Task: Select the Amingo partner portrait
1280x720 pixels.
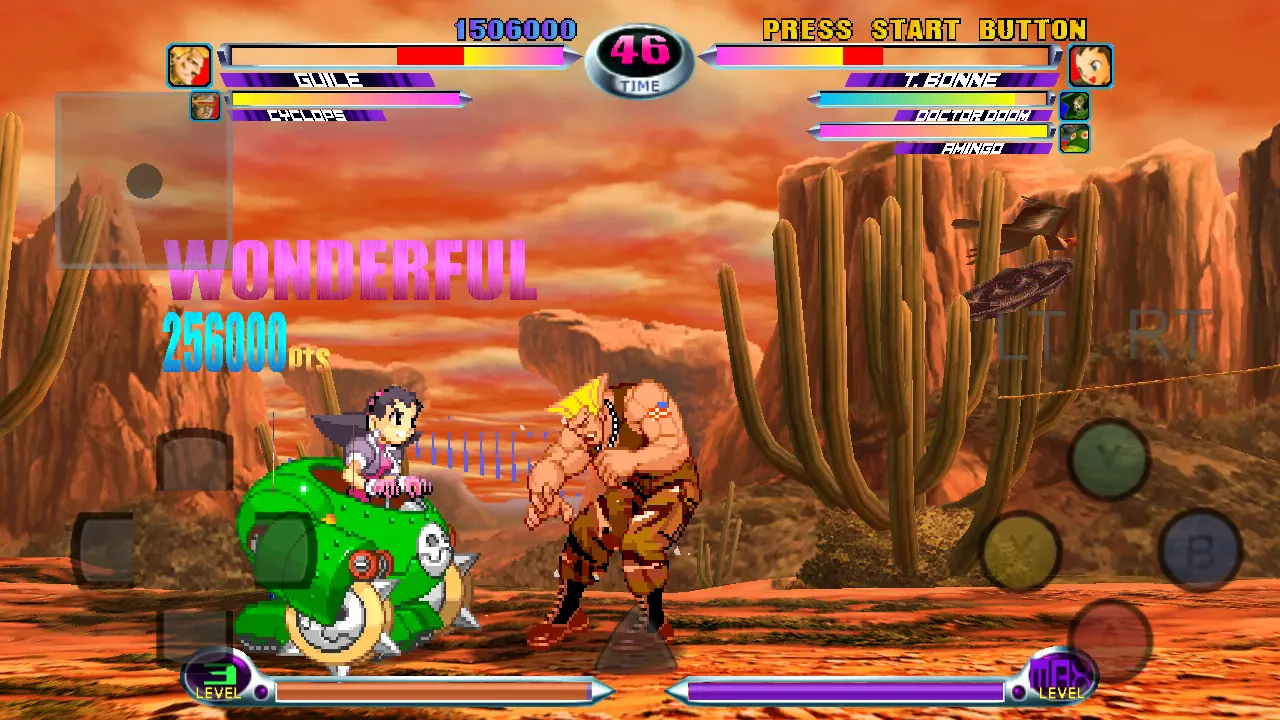Action: click(x=1074, y=138)
